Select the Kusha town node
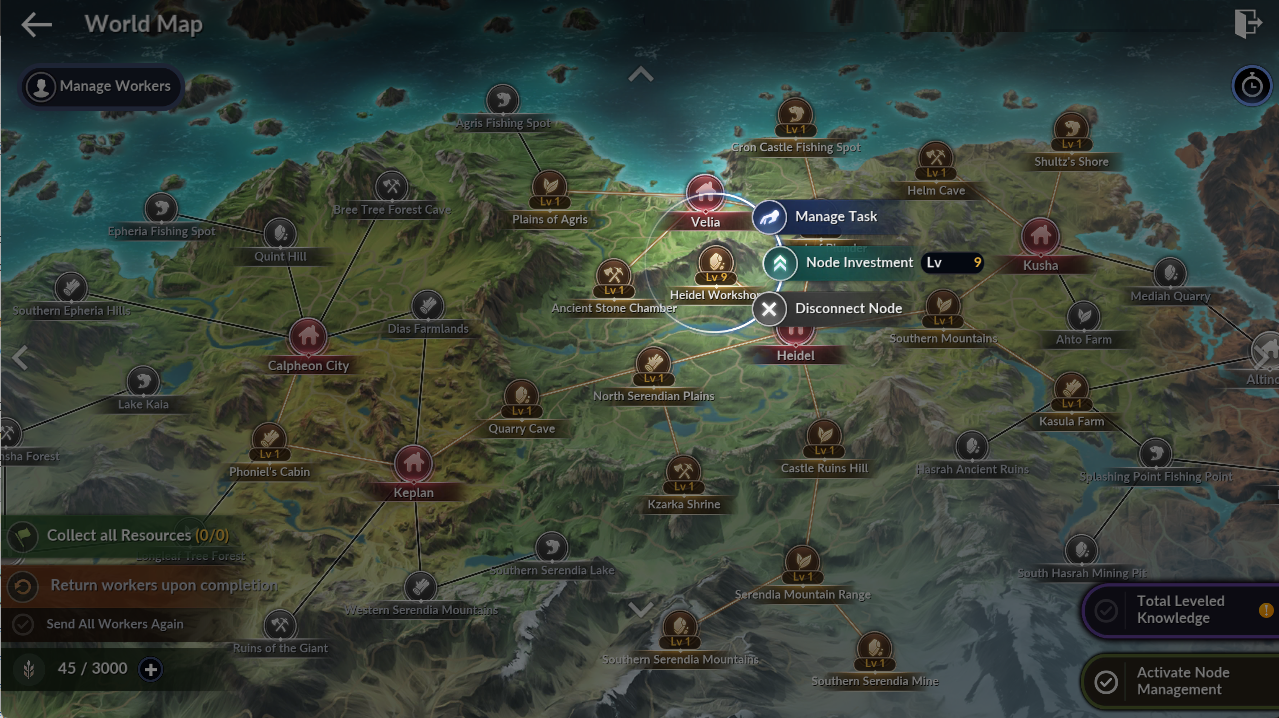Image resolution: width=1279 pixels, height=718 pixels. (1040, 237)
